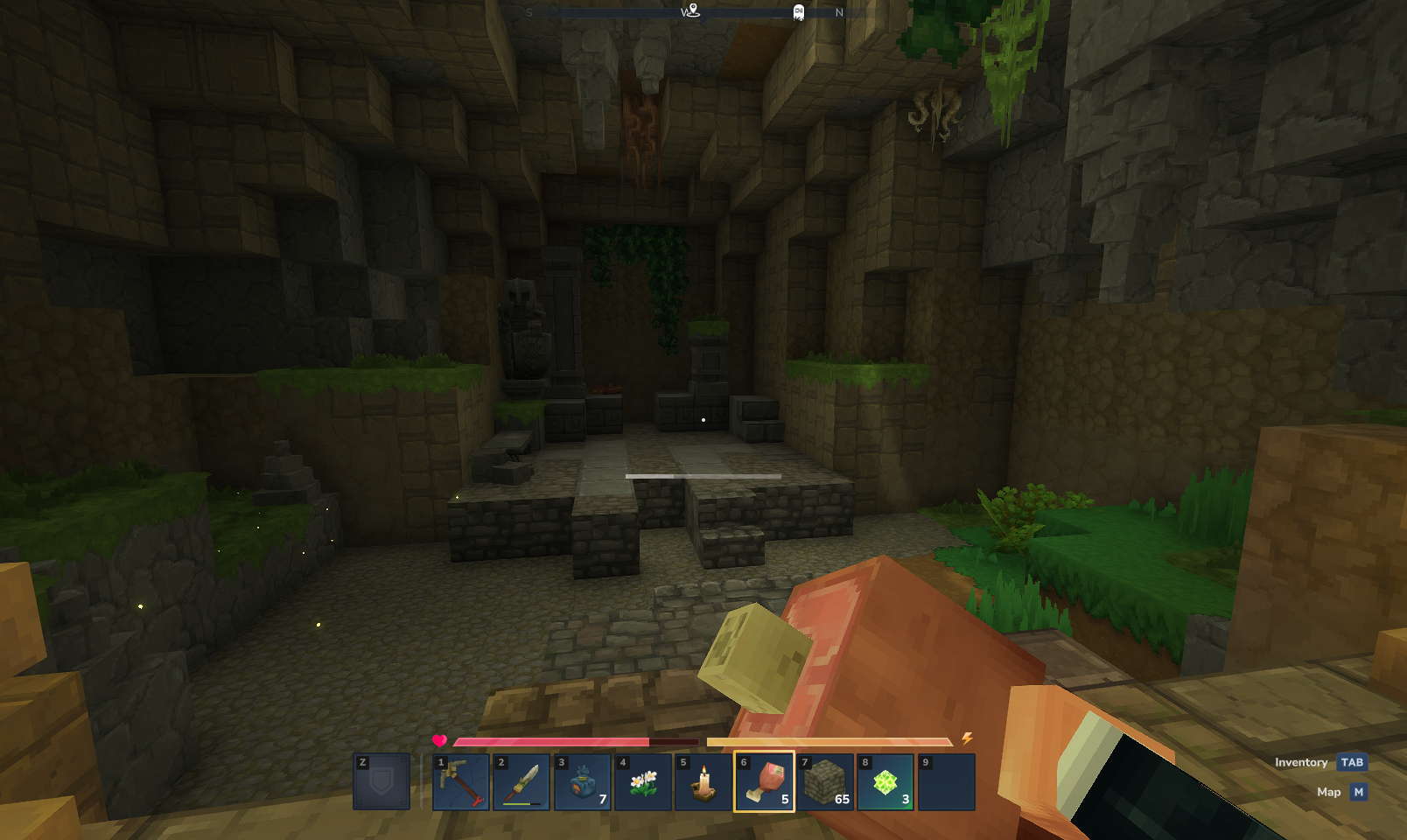Viewport: 1407px width, 840px height.
Task: Select the blue sack stack of 7
Action: [x=583, y=782]
